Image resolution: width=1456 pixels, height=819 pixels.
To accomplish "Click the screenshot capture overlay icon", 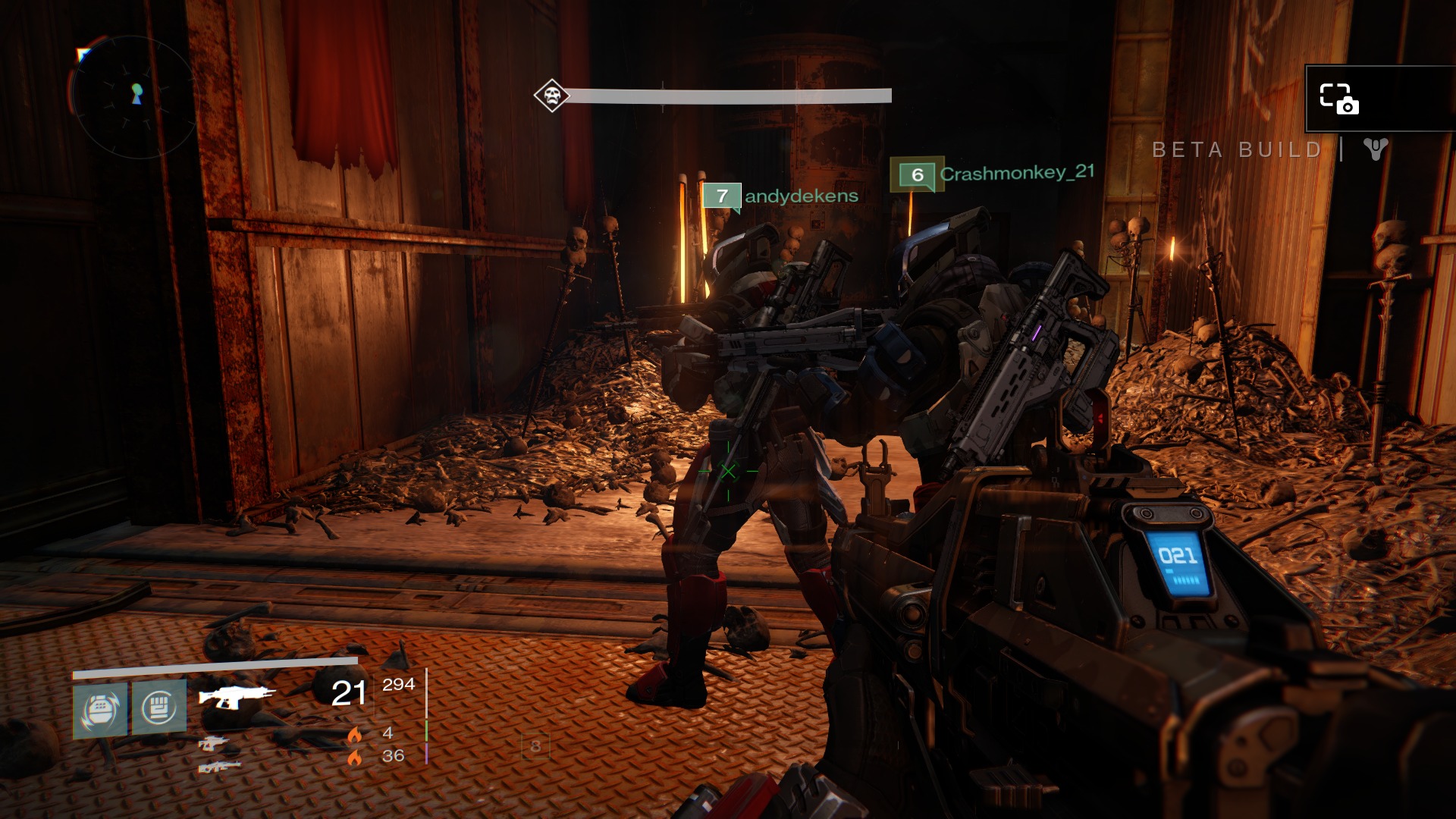I will 1338,99.
